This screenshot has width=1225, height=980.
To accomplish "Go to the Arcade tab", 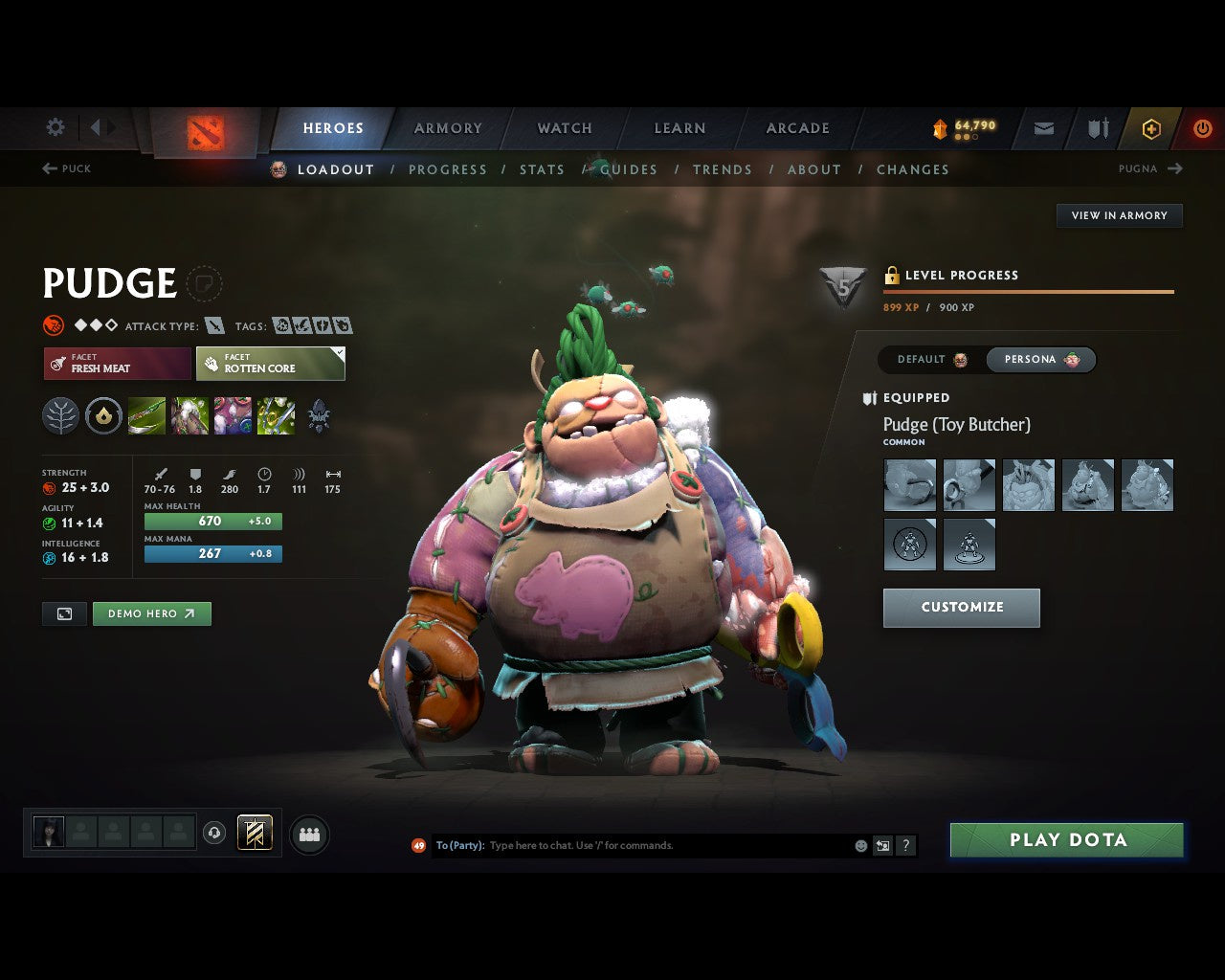I will pos(797,128).
